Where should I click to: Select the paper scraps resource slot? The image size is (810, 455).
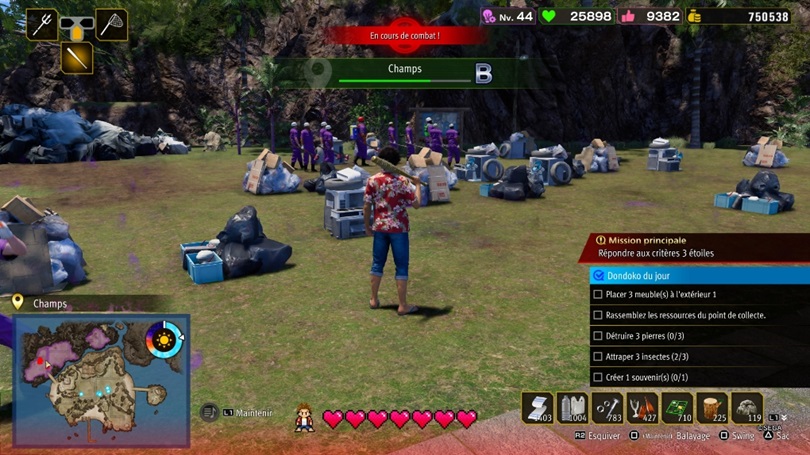click(x=537, y=408)
